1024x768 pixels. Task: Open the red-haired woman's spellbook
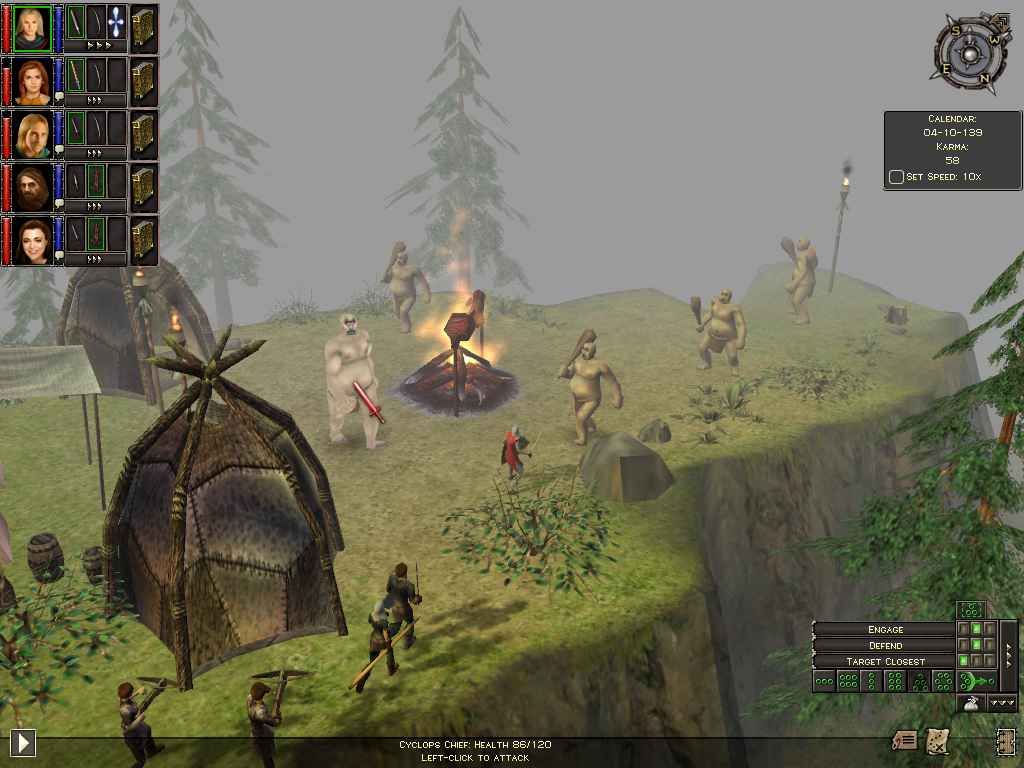(143, 81)
